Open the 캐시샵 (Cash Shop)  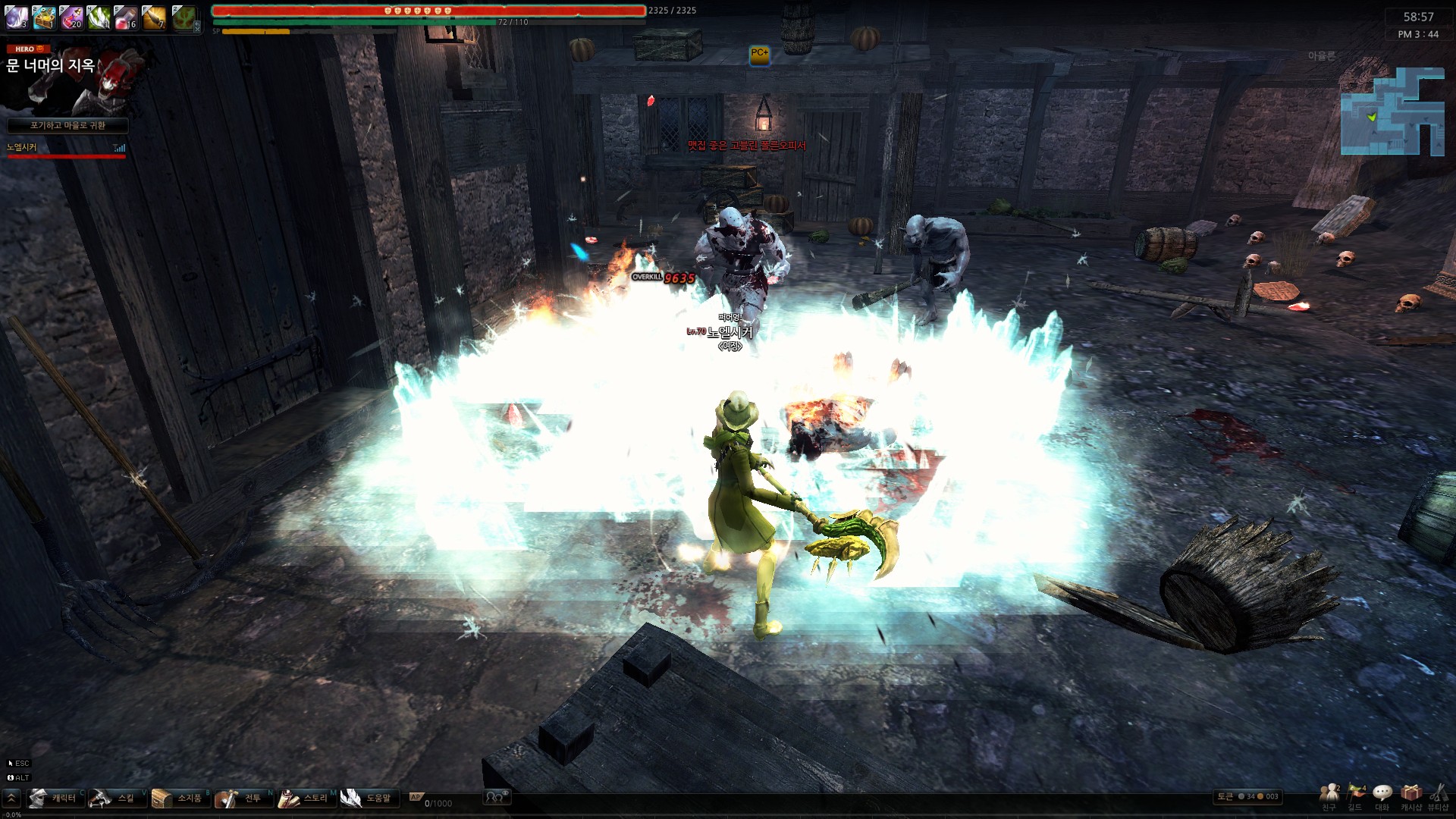pos(1410,796)
